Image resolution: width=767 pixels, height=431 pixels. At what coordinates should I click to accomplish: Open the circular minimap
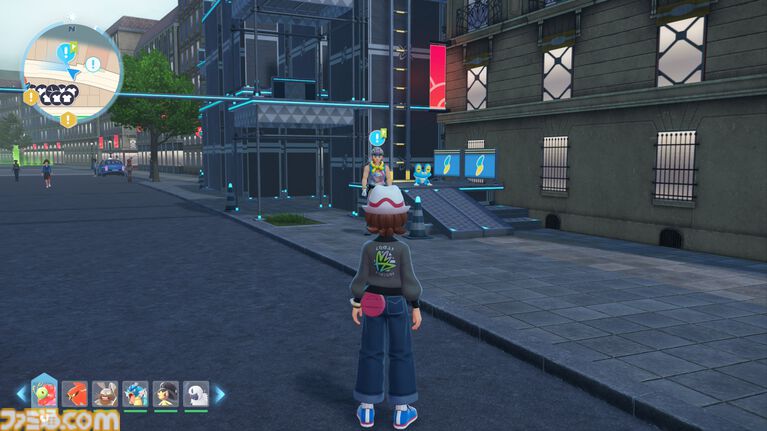(71, 72)
